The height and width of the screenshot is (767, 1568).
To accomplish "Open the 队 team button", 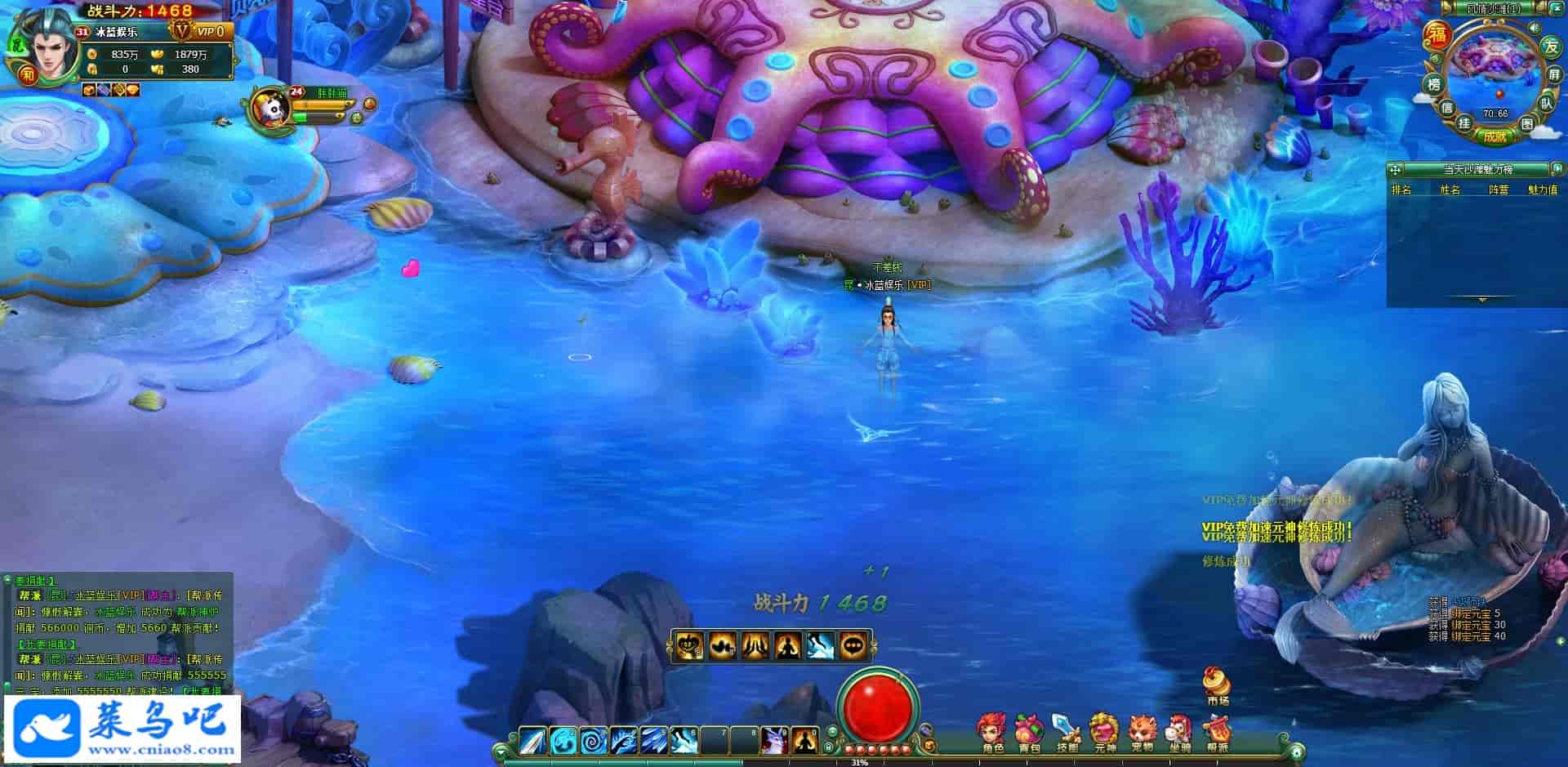I will pyautogui.click(x=1546, y=104).
